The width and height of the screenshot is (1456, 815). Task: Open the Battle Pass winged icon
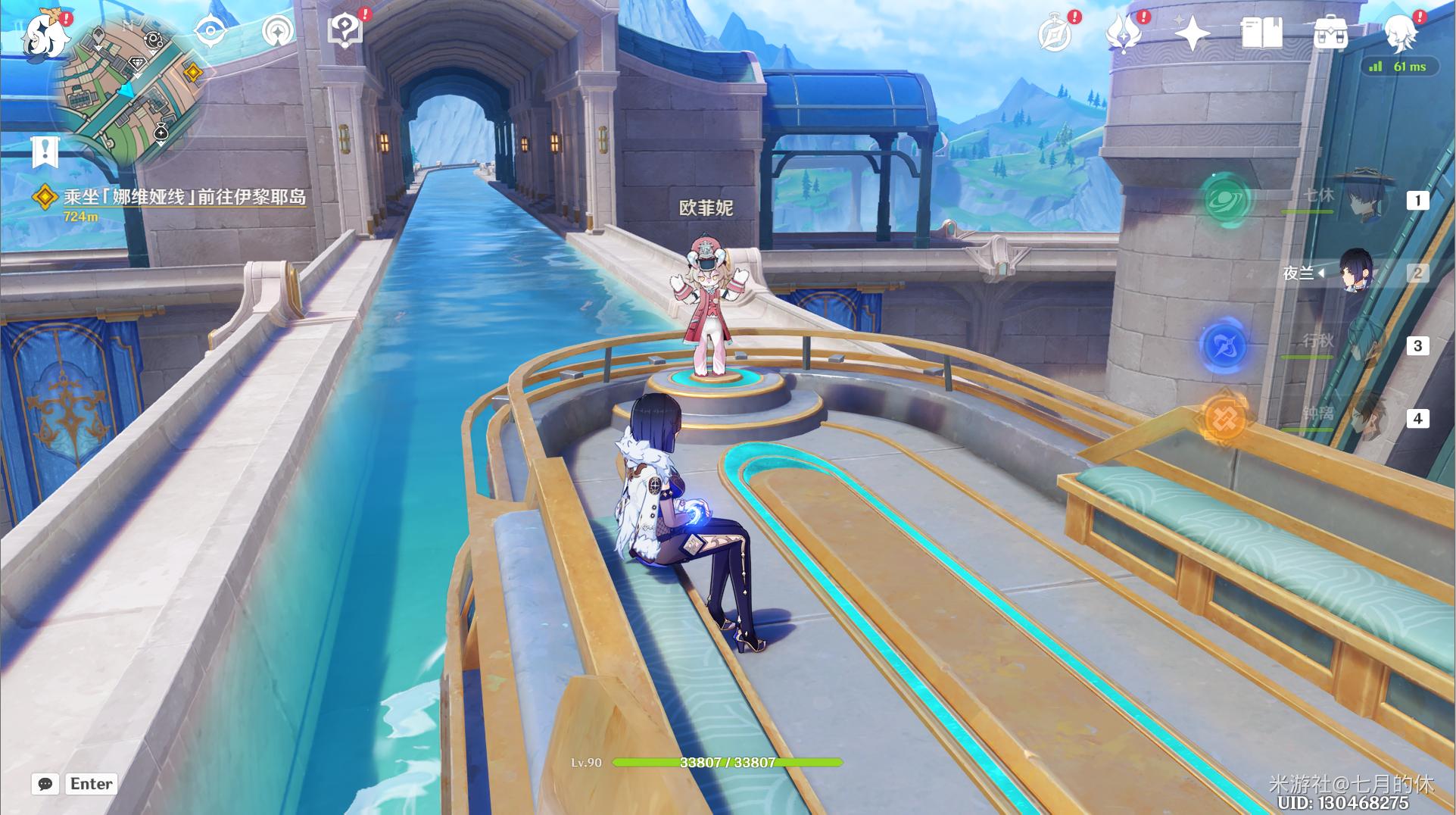(x=1124, y=34)
